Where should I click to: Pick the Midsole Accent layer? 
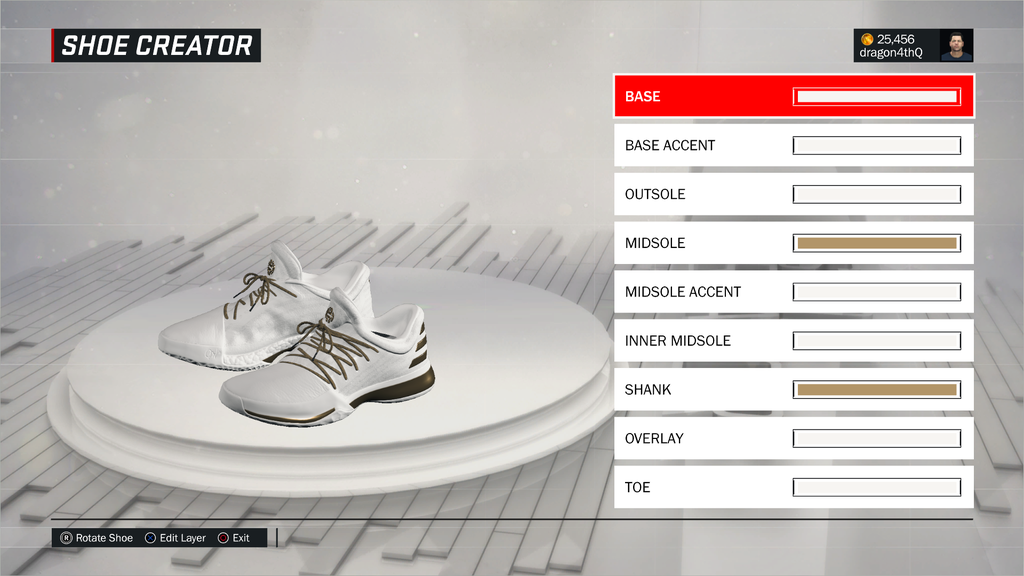[793, 292]
